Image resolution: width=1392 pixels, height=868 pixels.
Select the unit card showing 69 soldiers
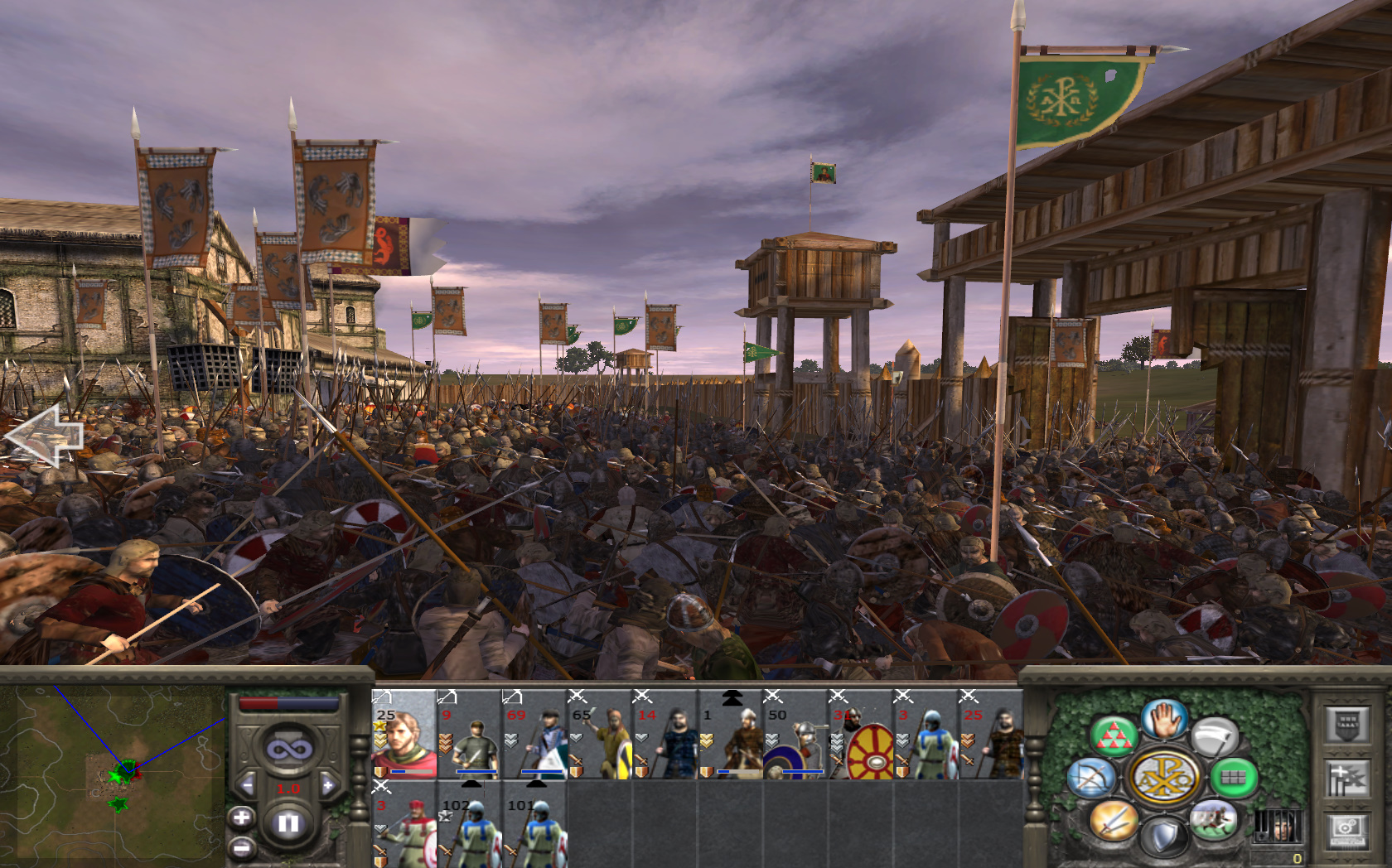pos(534,735)
